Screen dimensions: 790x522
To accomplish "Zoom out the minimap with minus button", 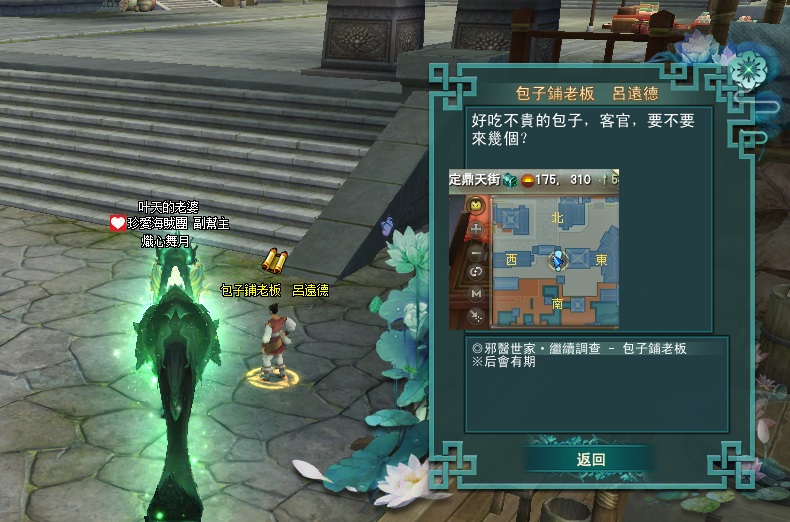I will coord(476,250).
